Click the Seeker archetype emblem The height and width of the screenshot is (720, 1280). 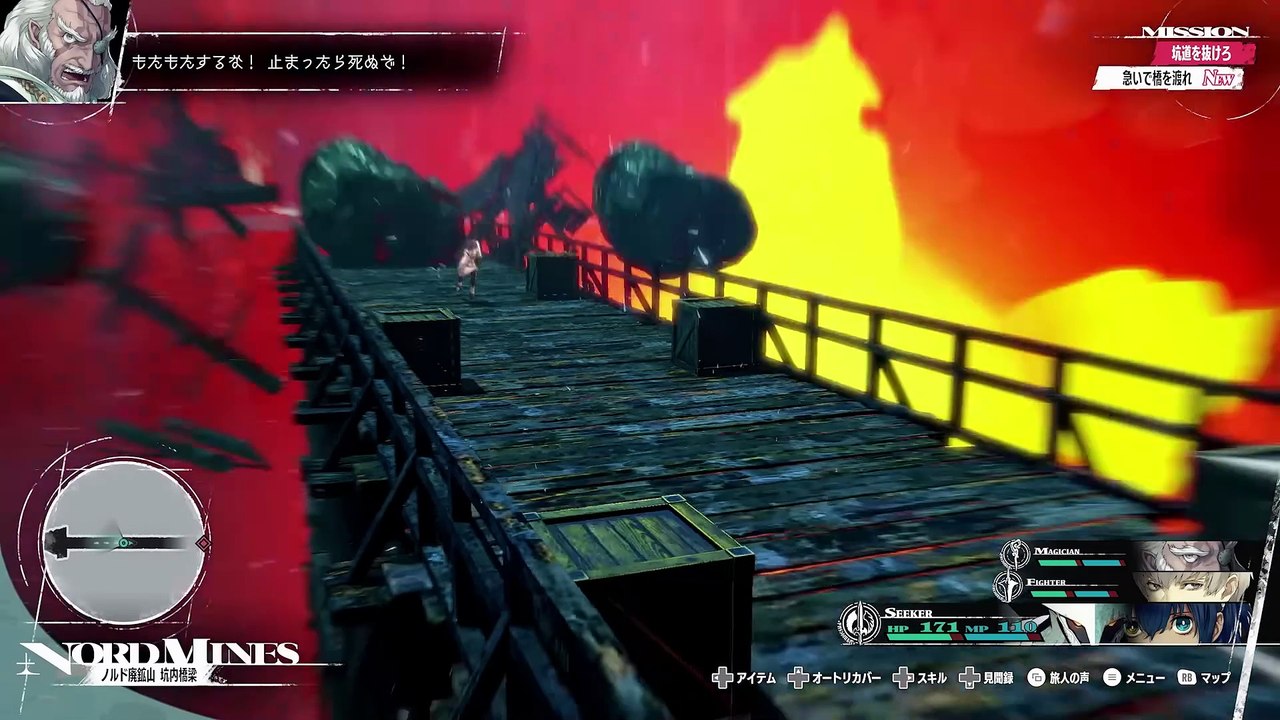click(860, 622)
